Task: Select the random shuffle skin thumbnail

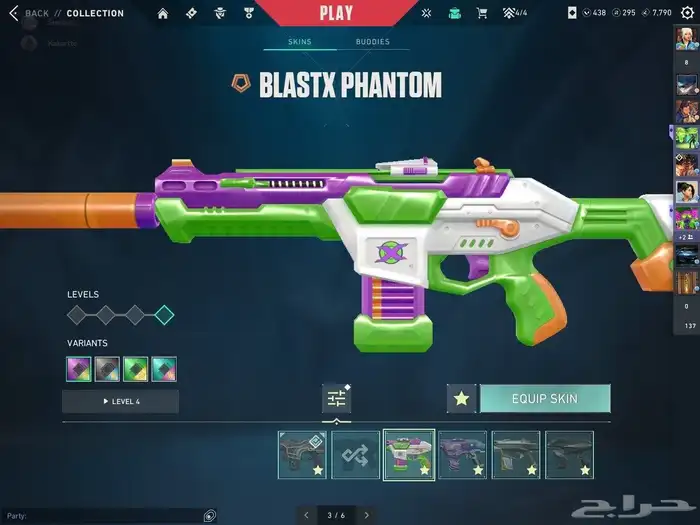Action: 356,455
